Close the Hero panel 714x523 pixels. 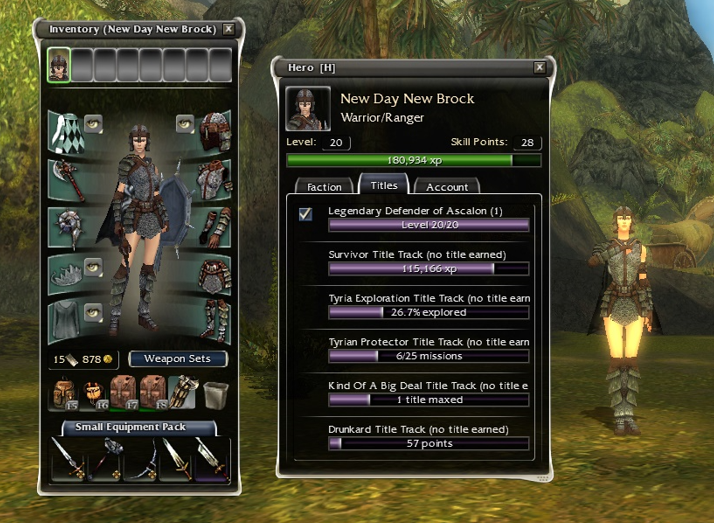[540, 67]
